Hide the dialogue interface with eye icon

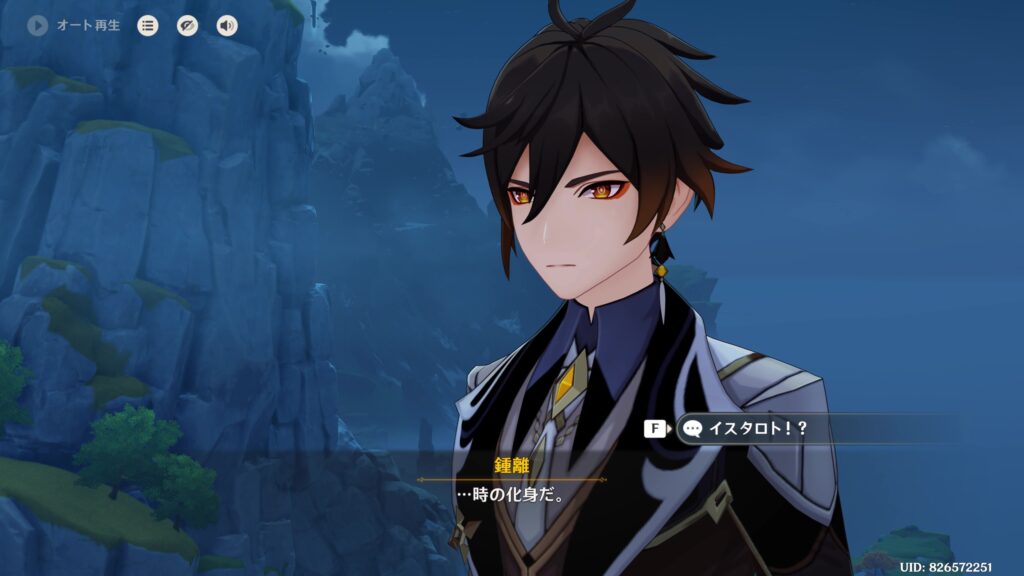pyautogui.click(x=188, y=26)
